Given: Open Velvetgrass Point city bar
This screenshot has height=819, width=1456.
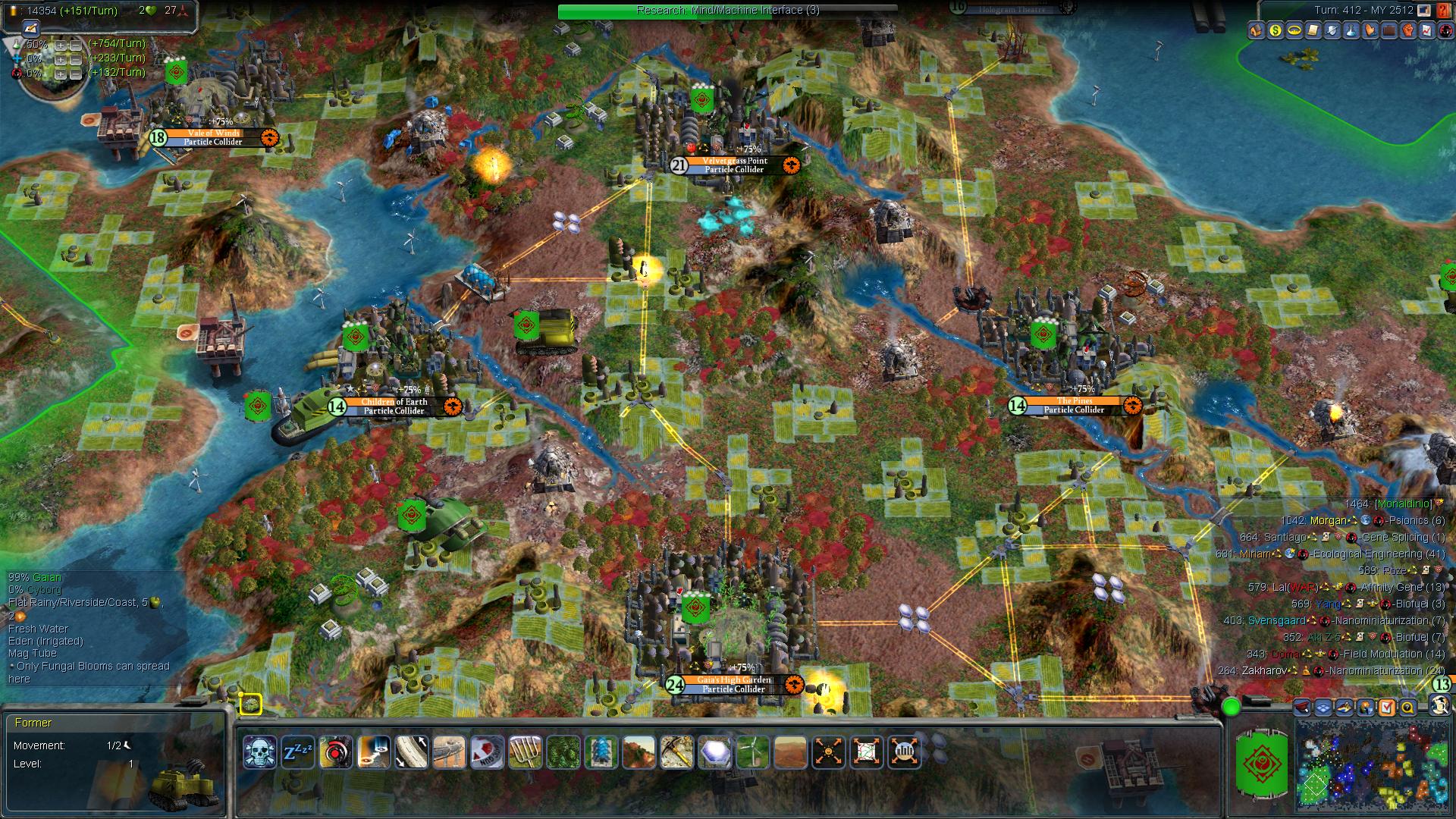Looking at the screenshot, I should pos(735,165).
